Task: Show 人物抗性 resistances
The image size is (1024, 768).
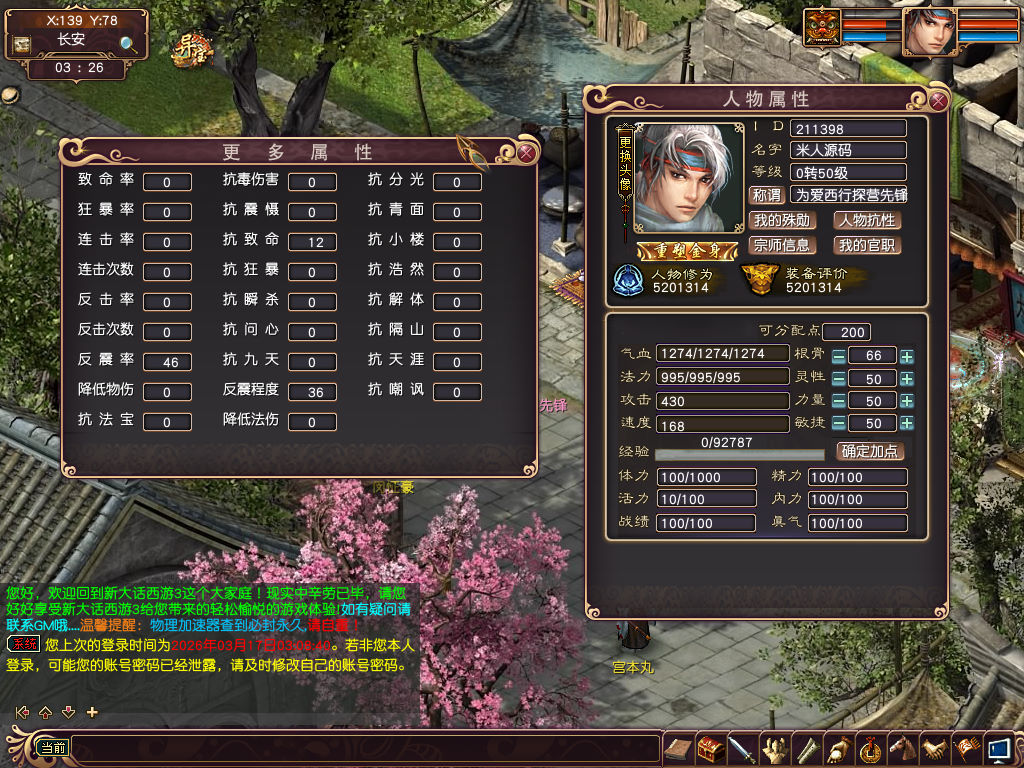Action: tap(867, 220)
